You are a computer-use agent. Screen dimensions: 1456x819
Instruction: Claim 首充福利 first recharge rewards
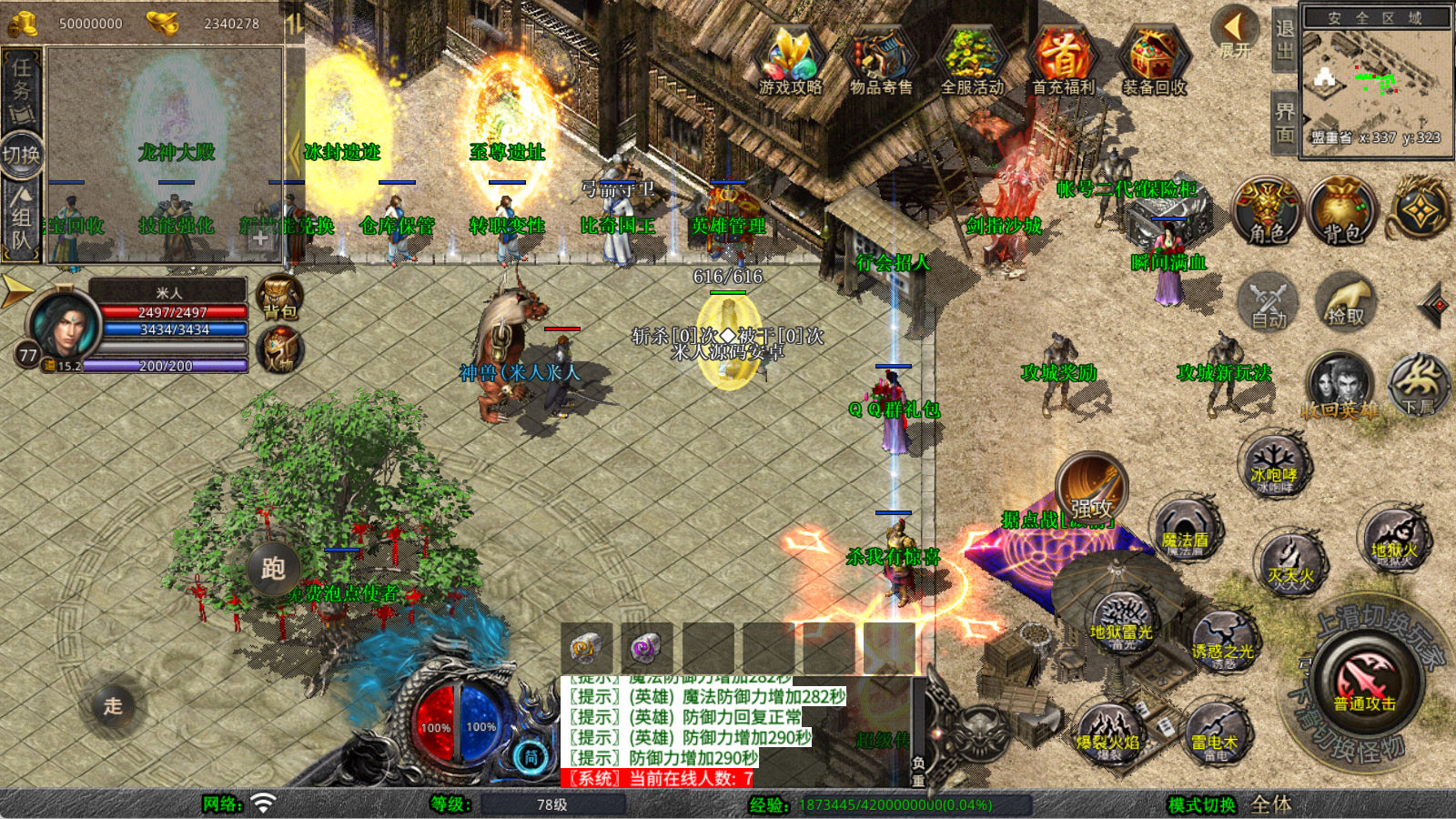point(1063,61)
